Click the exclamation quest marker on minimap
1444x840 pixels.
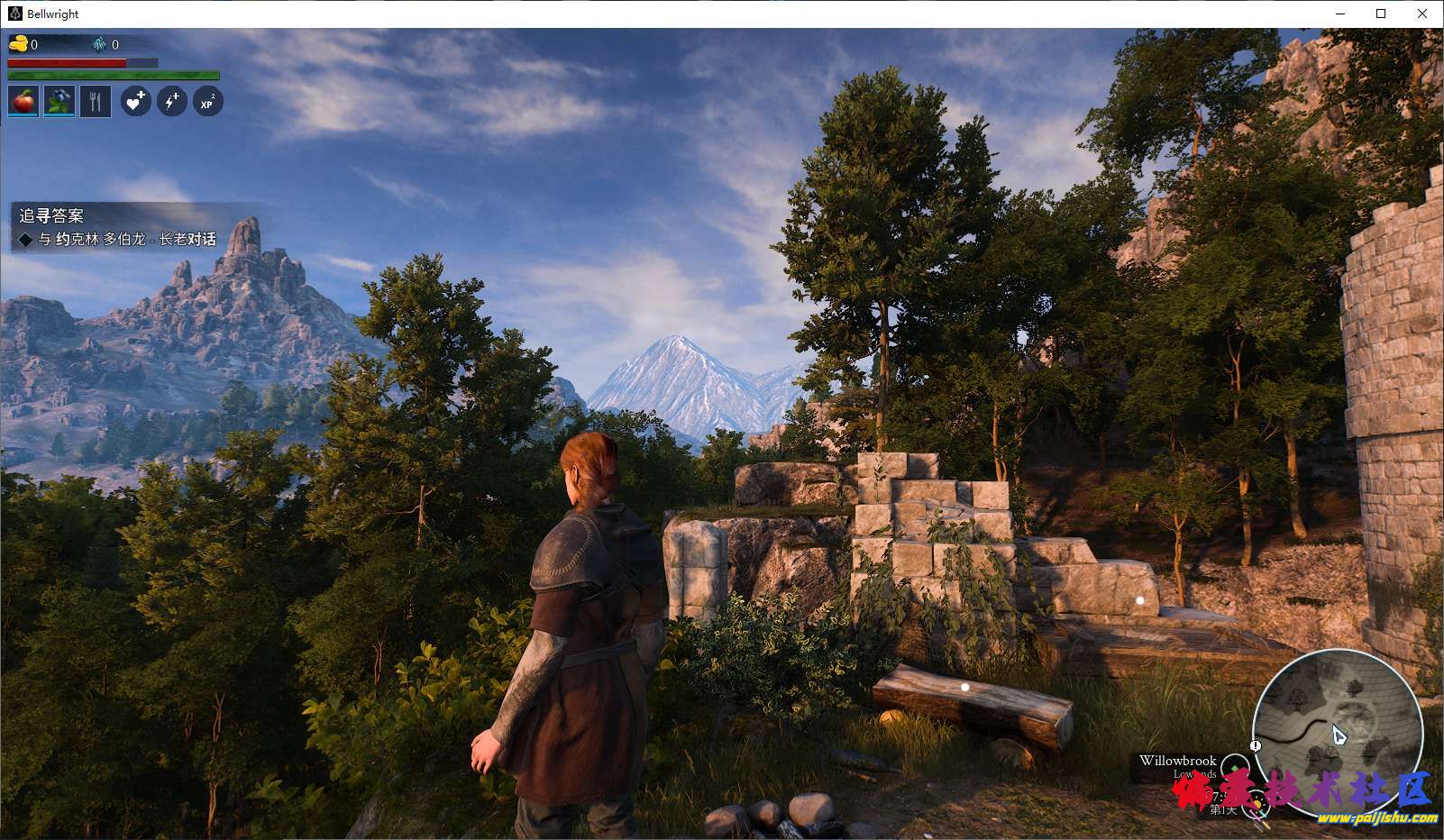pos(1256,745)
